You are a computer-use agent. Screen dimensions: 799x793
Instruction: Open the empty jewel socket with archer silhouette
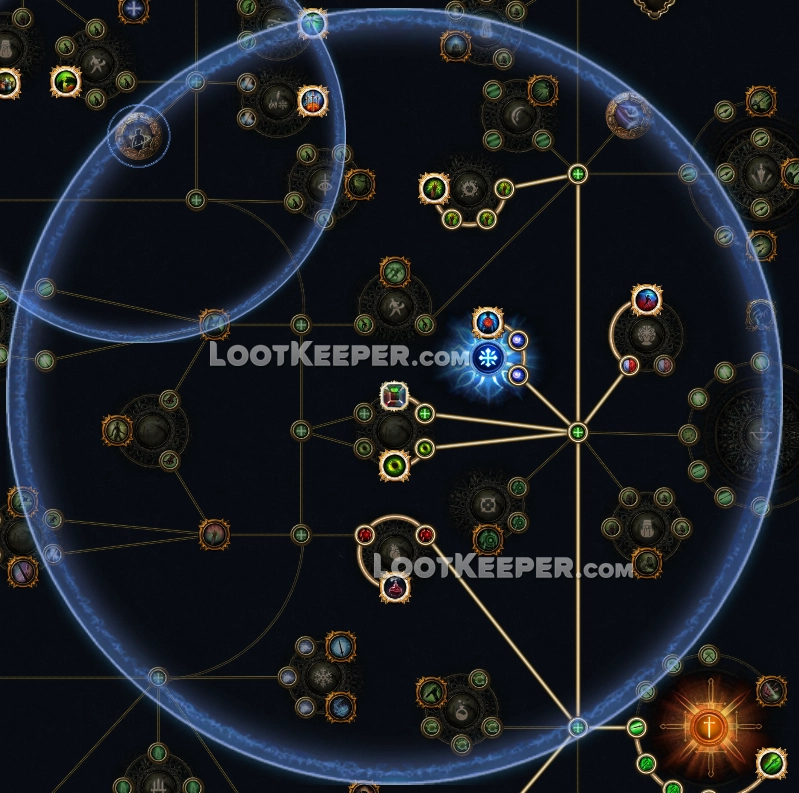click(x=137, y=134)
